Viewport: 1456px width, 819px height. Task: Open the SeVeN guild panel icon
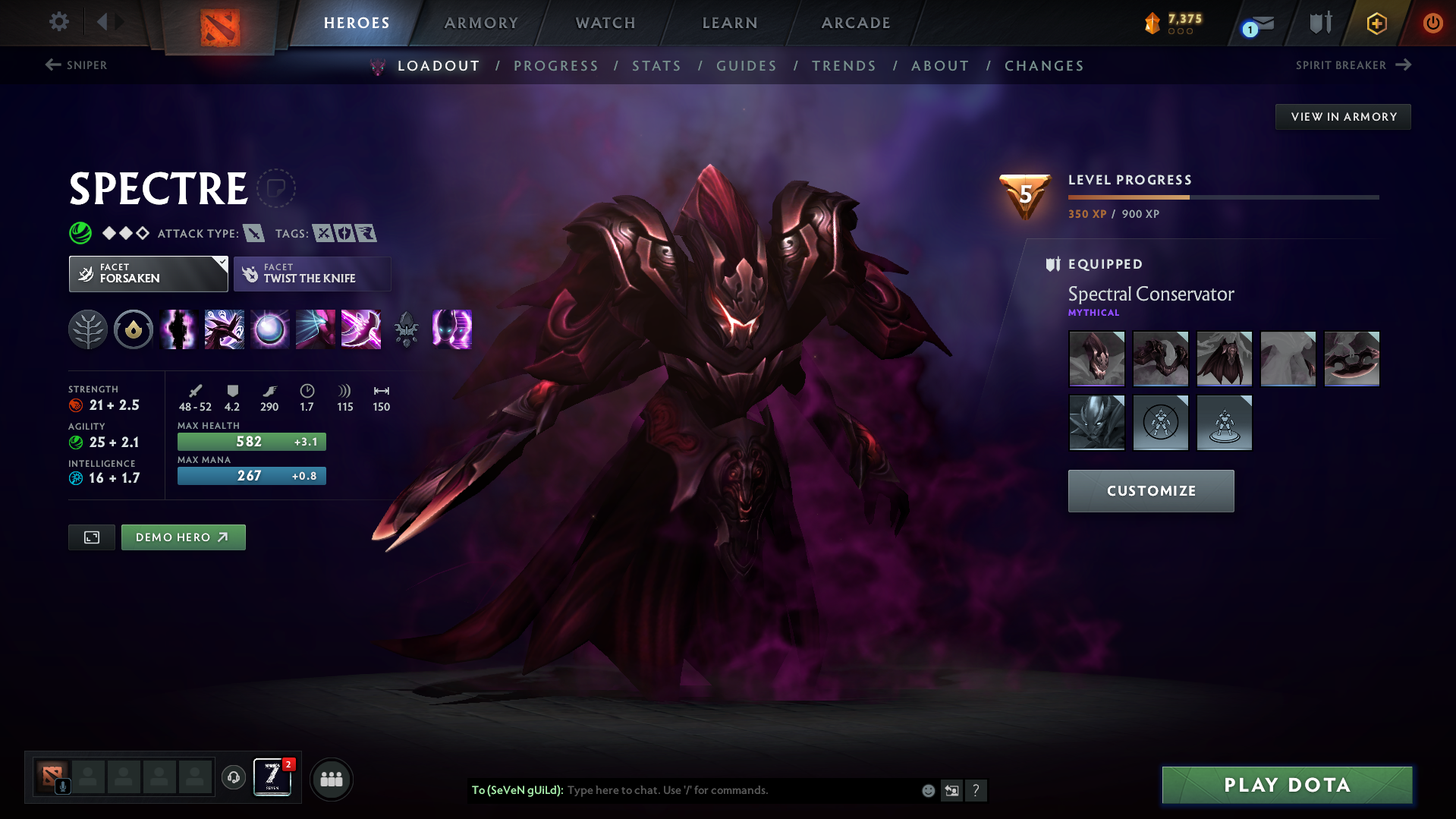pyautogui.click(x=272, y=777)
